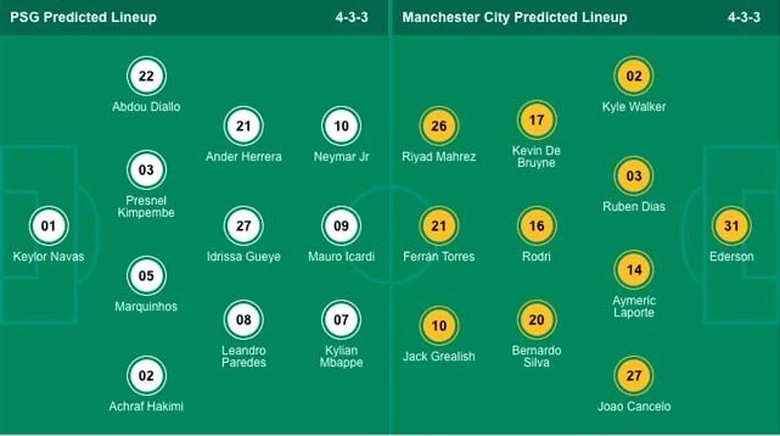
Task: Pick Leandro Paredes's player token
Action: click(243, 320)
